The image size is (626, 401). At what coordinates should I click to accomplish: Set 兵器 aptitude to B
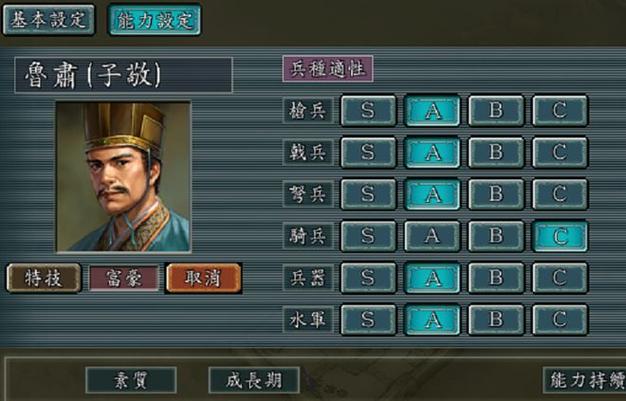tap(496, 278)
